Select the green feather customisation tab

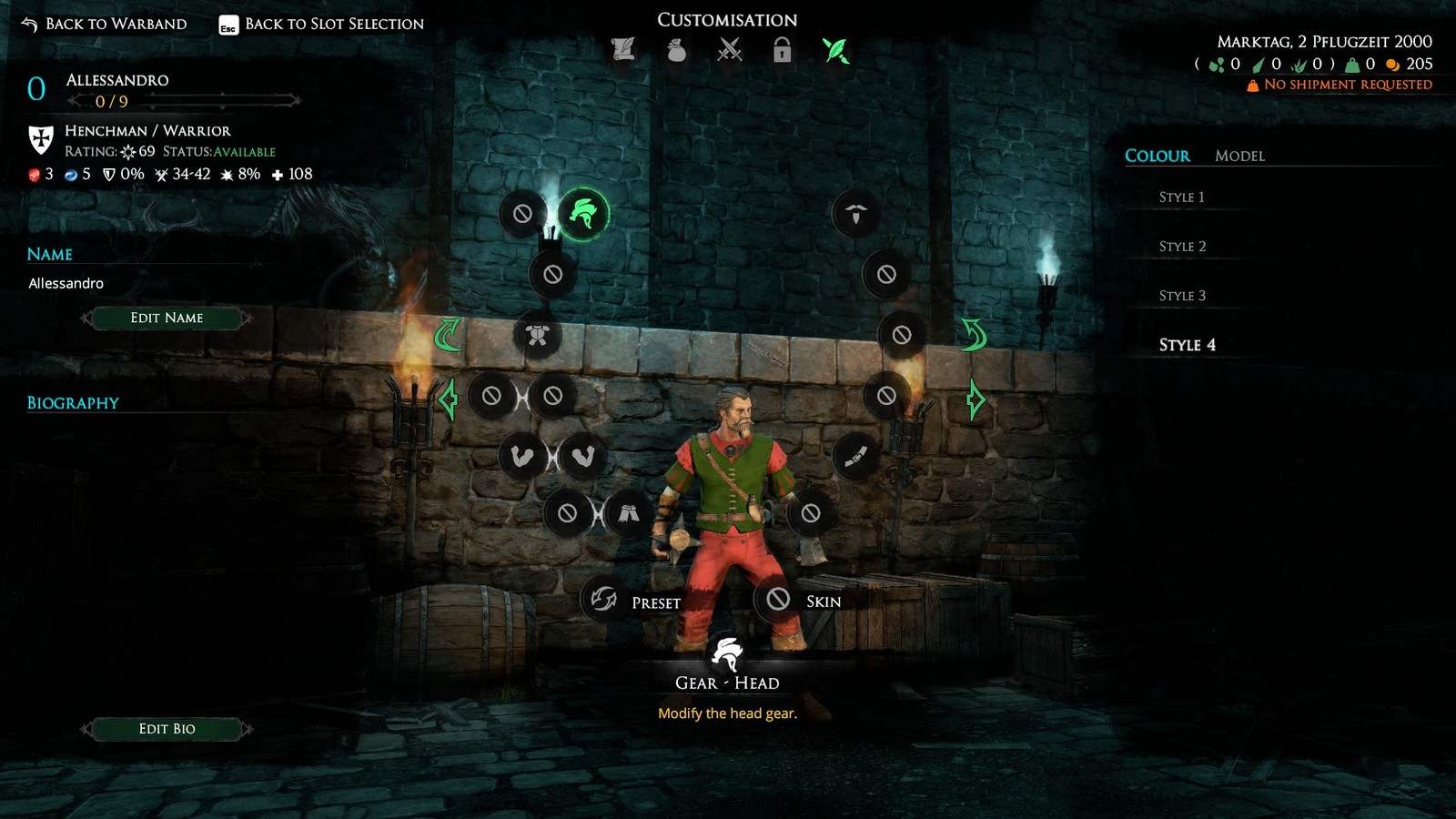click(835, 50)
